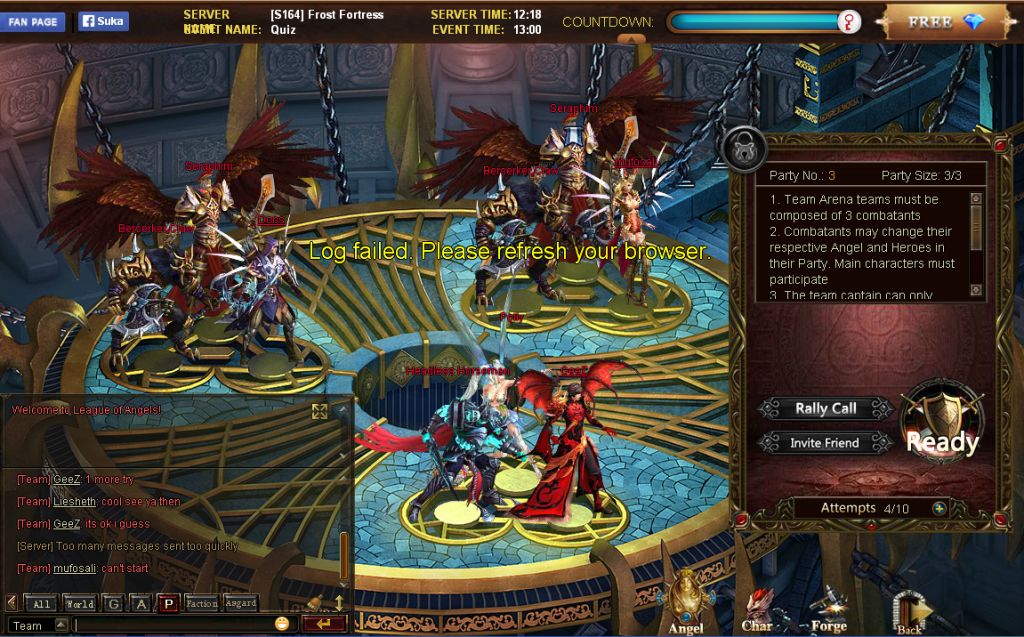
Task: Open the Char menu
Action: 756,610
